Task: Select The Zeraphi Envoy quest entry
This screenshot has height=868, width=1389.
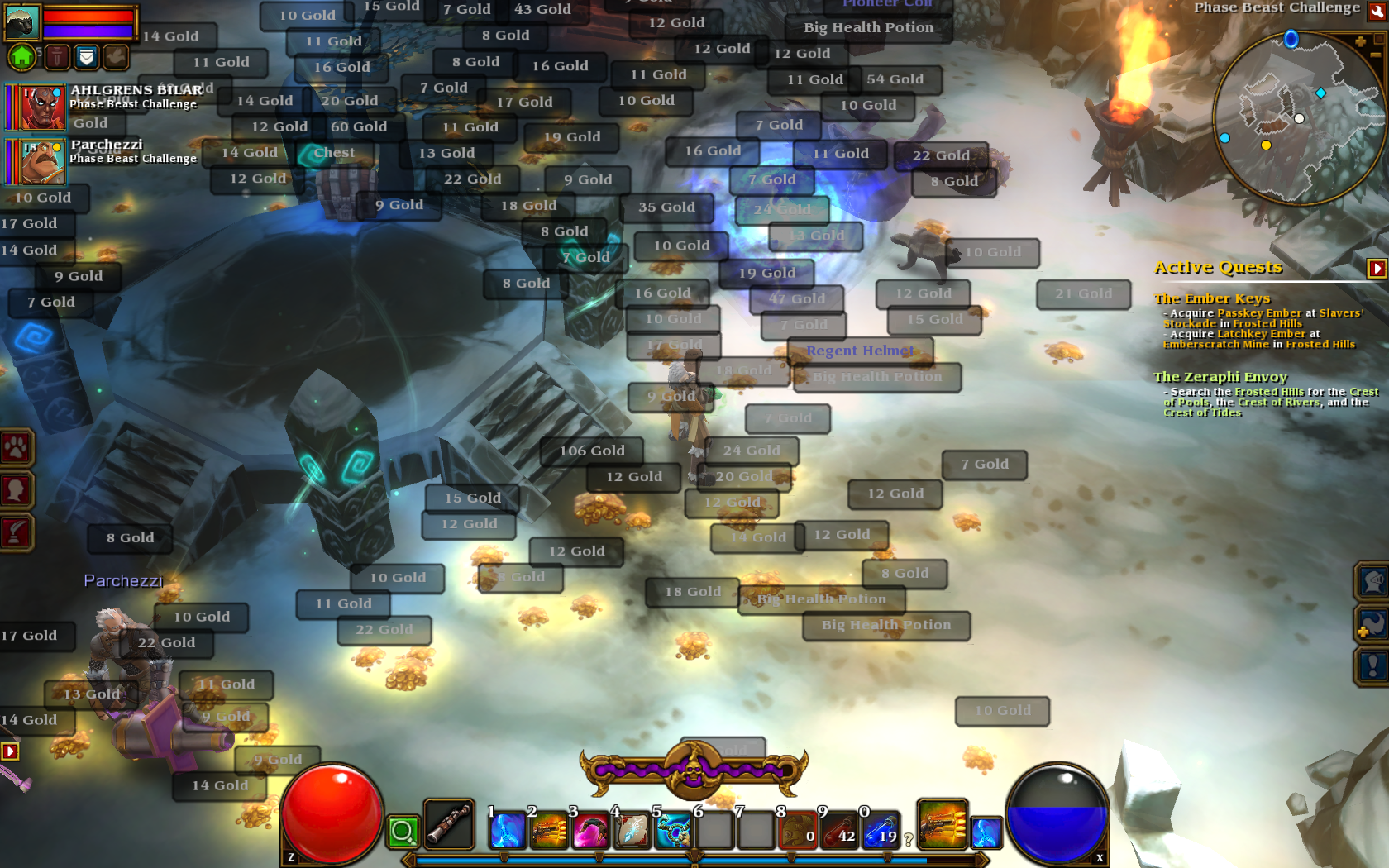Action: coord(1220,377)
